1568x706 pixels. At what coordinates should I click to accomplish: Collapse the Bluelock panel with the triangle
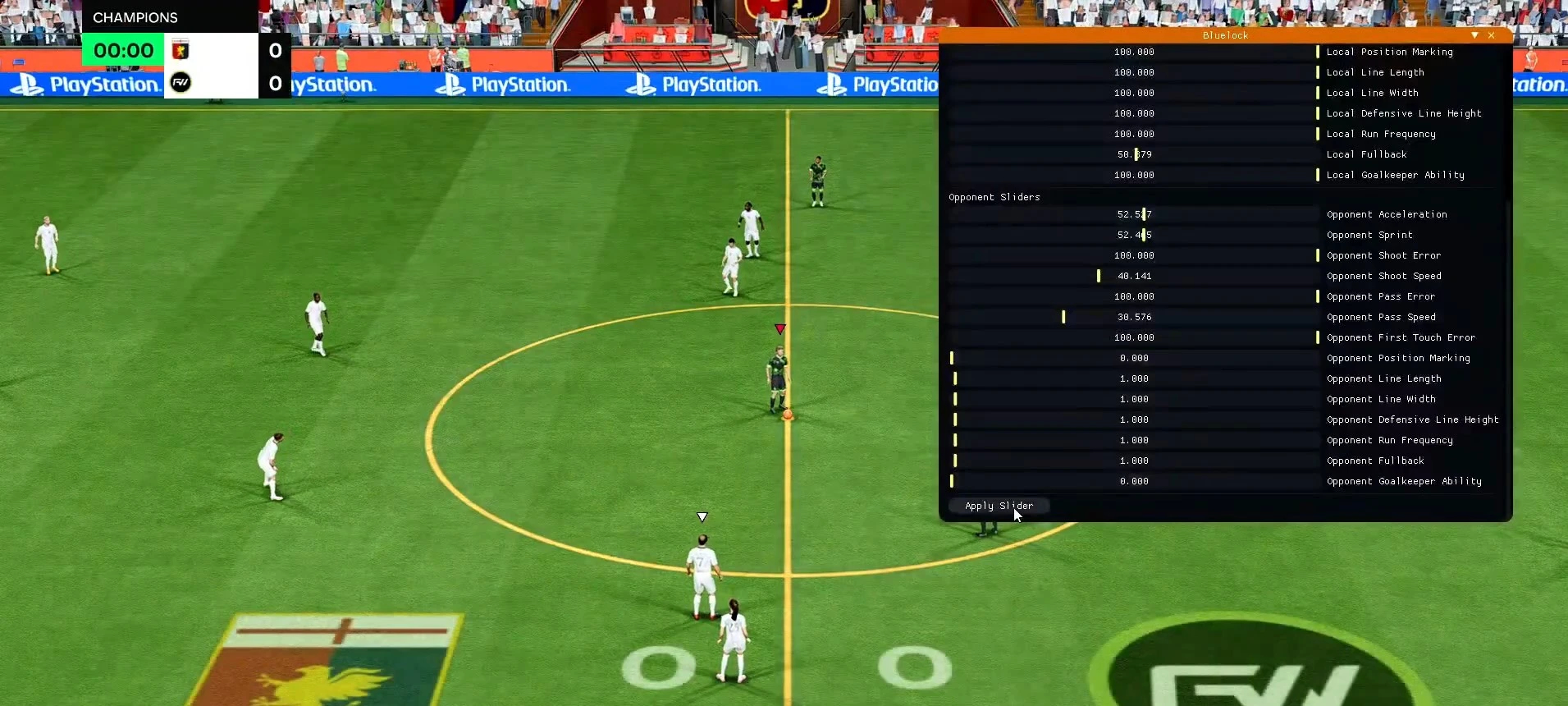click(1474, 35)
